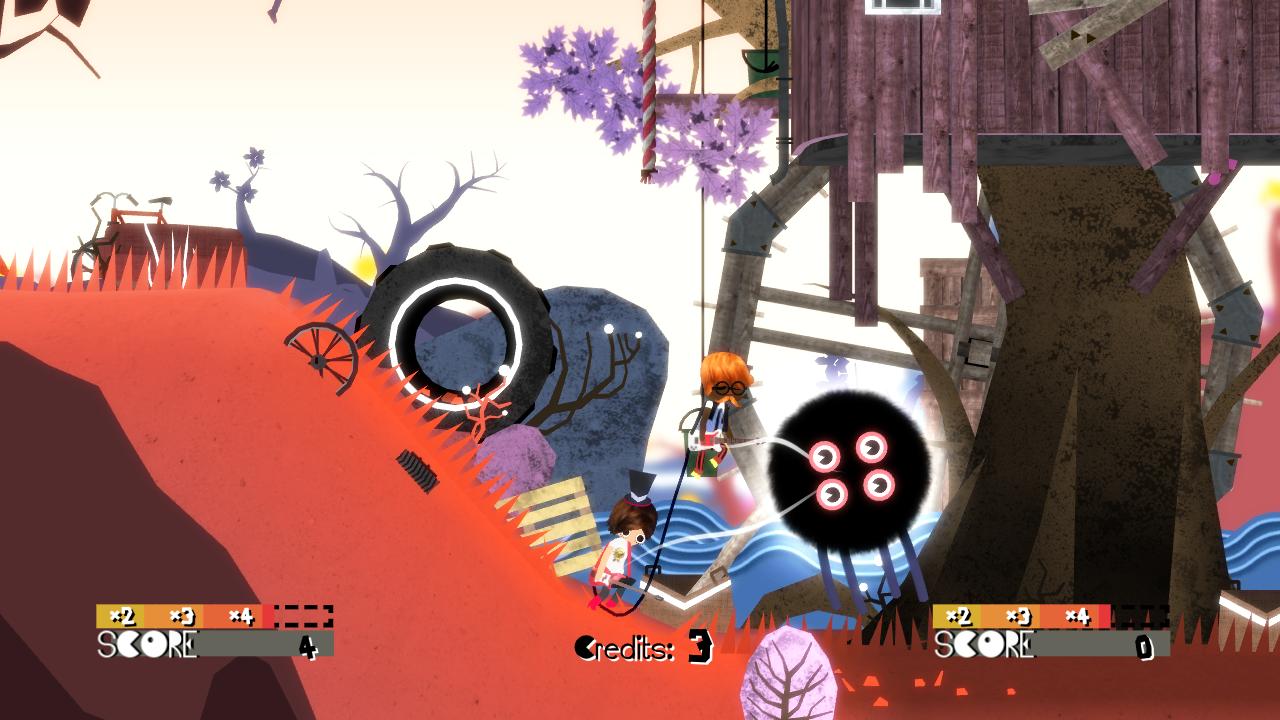Click the Credits: 3 counter at bottom center

pyautogui.click(x=645, y=647)
